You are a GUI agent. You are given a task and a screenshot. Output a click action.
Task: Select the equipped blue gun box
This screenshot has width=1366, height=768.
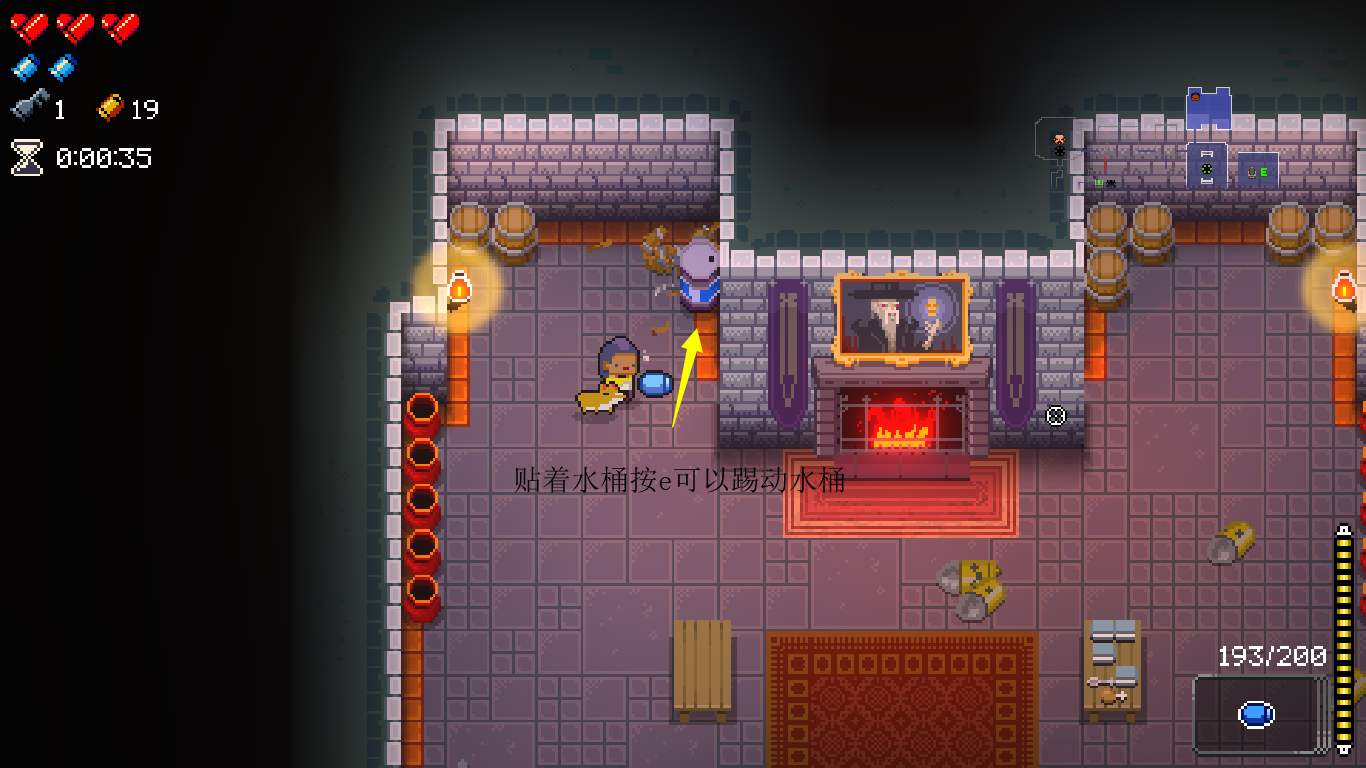click(1257, 714)
